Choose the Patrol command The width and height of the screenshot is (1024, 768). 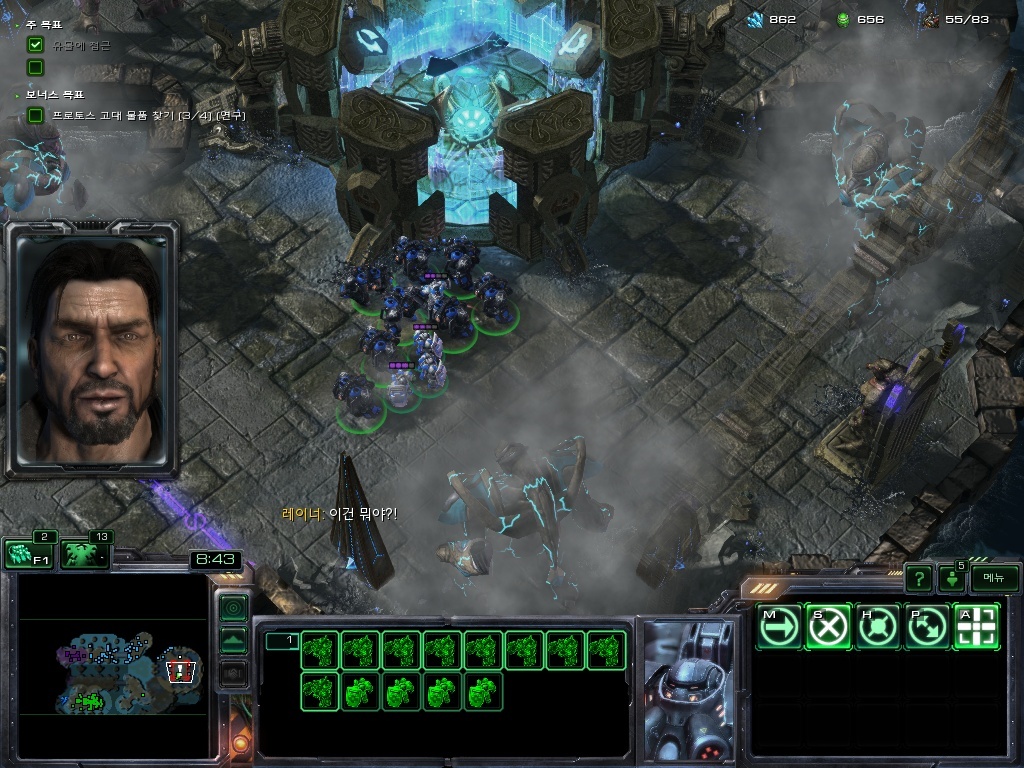[928, 627]
